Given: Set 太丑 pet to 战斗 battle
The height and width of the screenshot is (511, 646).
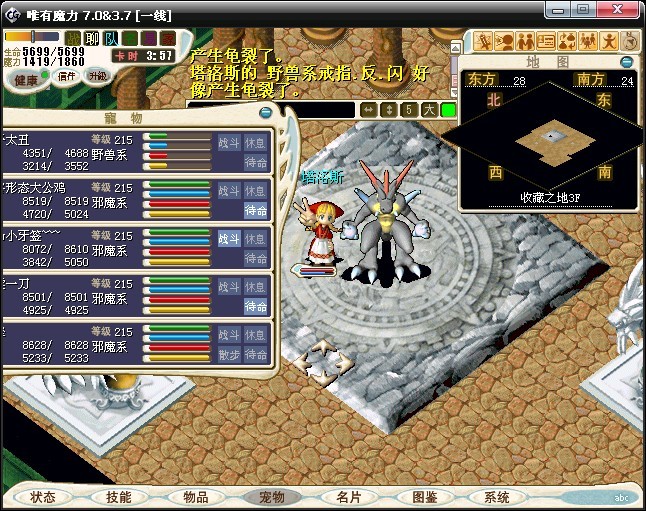Looking at the screenshot, I should click(x=229, y=143).
